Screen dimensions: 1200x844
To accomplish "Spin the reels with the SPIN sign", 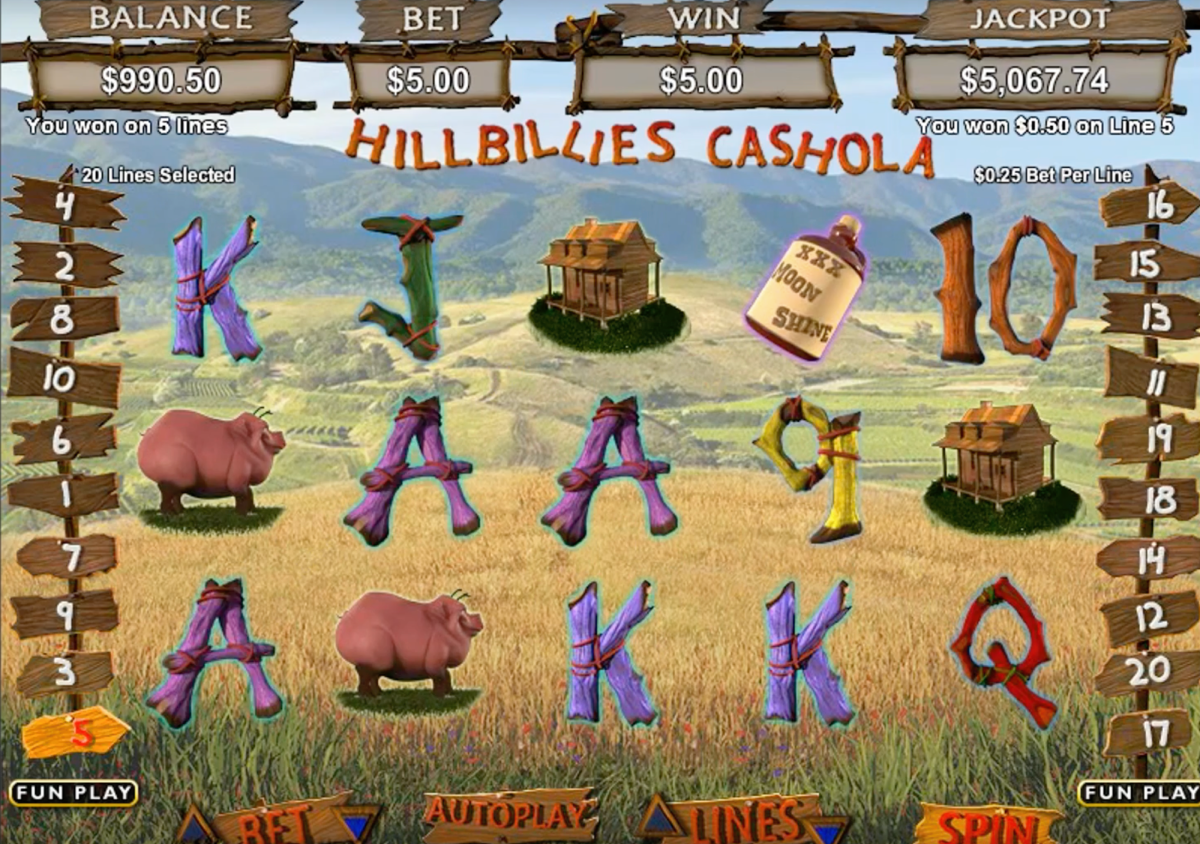I will pyautogui.click(x=988, y=825).
